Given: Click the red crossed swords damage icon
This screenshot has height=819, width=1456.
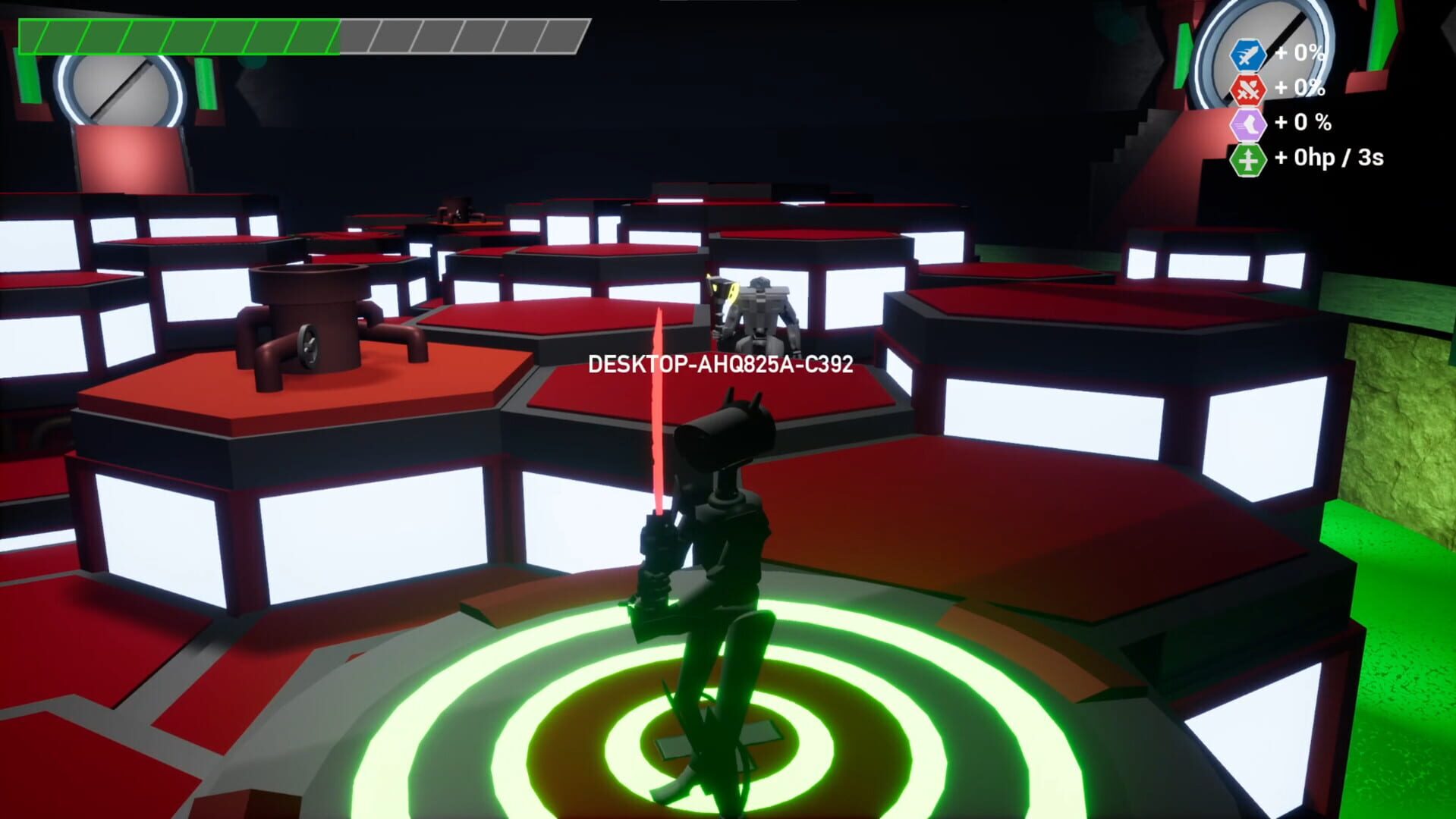Looking at the screenshot, I should point(1250,89).
